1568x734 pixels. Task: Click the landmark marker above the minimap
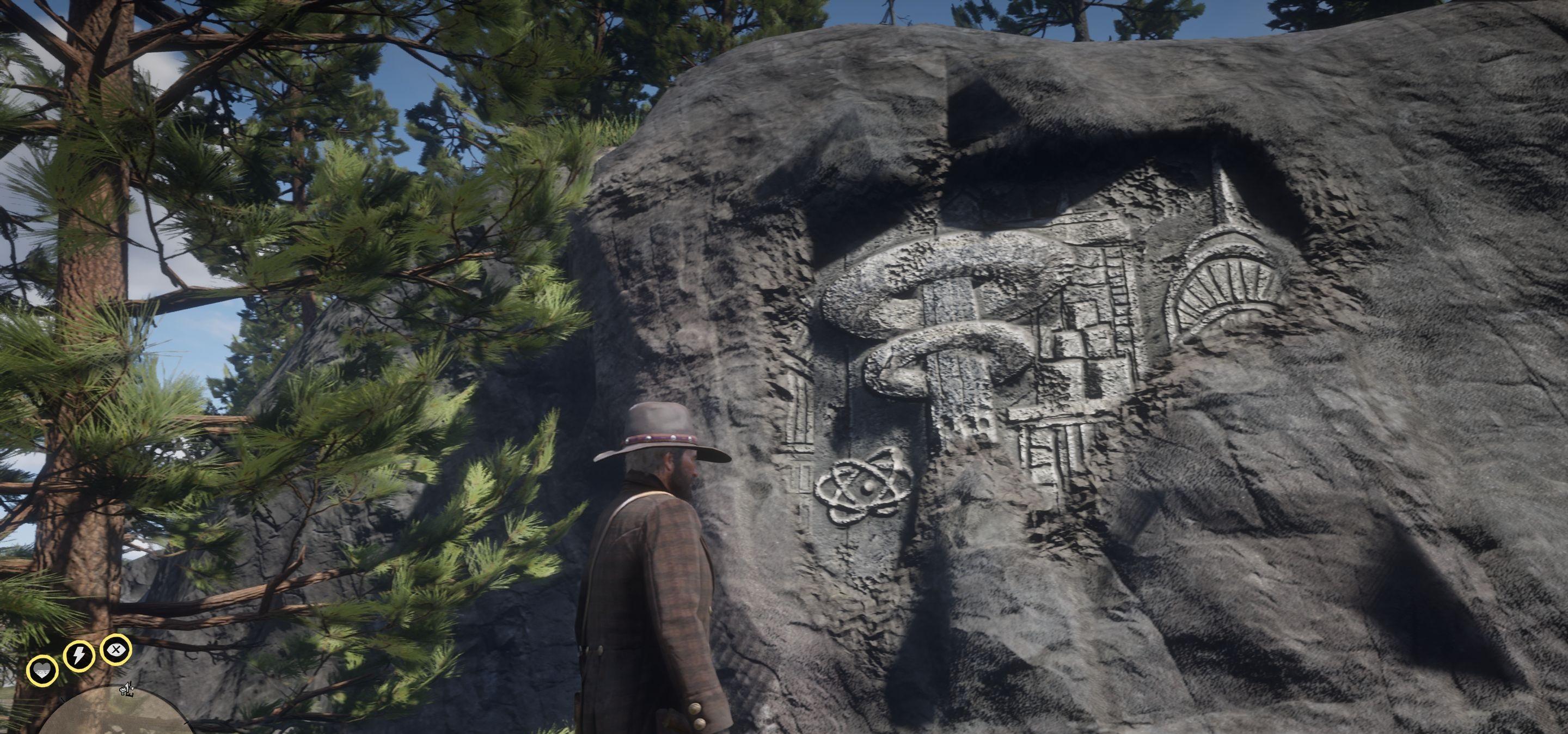[127, 689]
